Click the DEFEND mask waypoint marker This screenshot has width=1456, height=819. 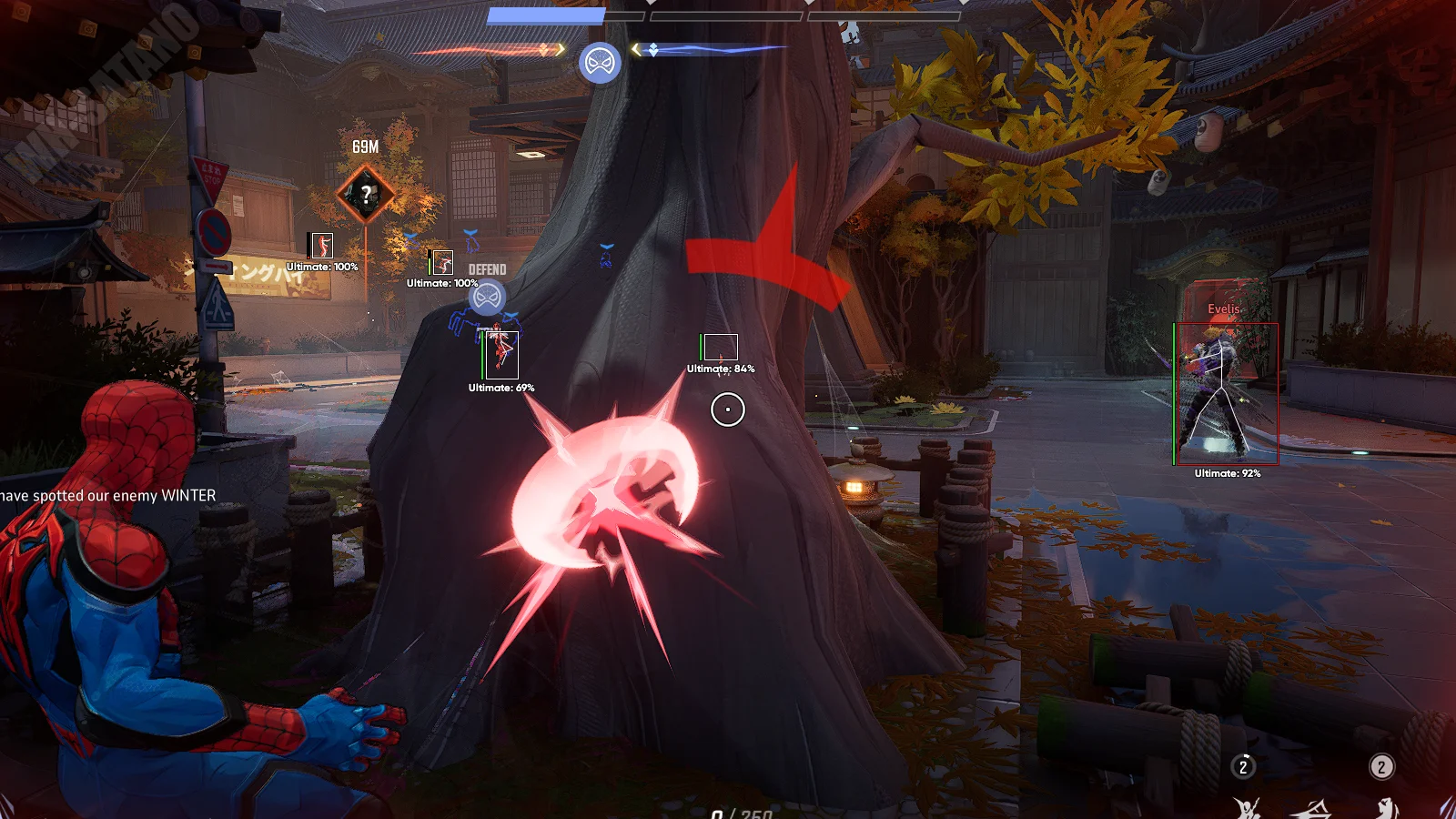(x=488, y=297)
